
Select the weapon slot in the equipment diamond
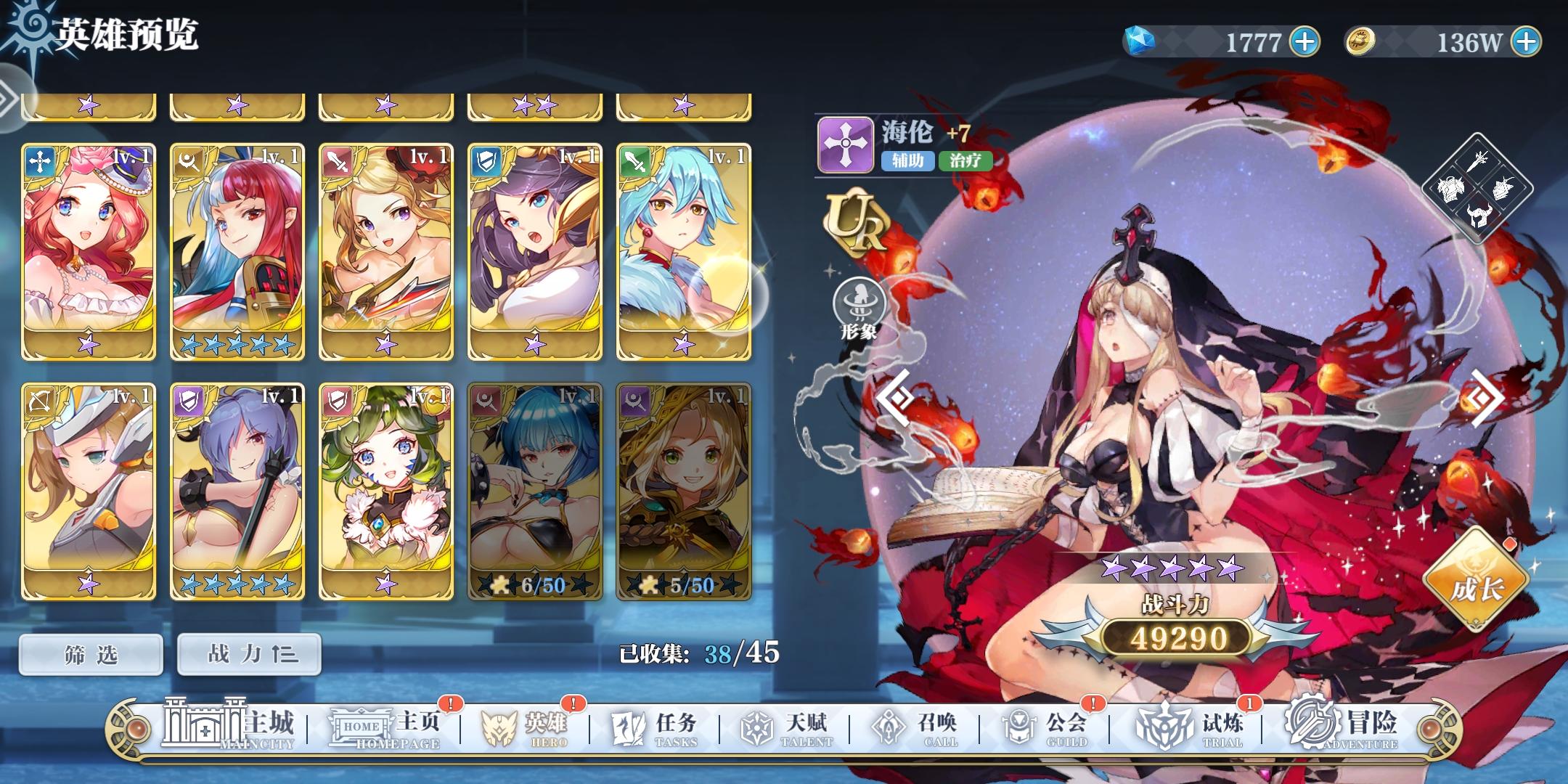click(x=1477, y=160)
